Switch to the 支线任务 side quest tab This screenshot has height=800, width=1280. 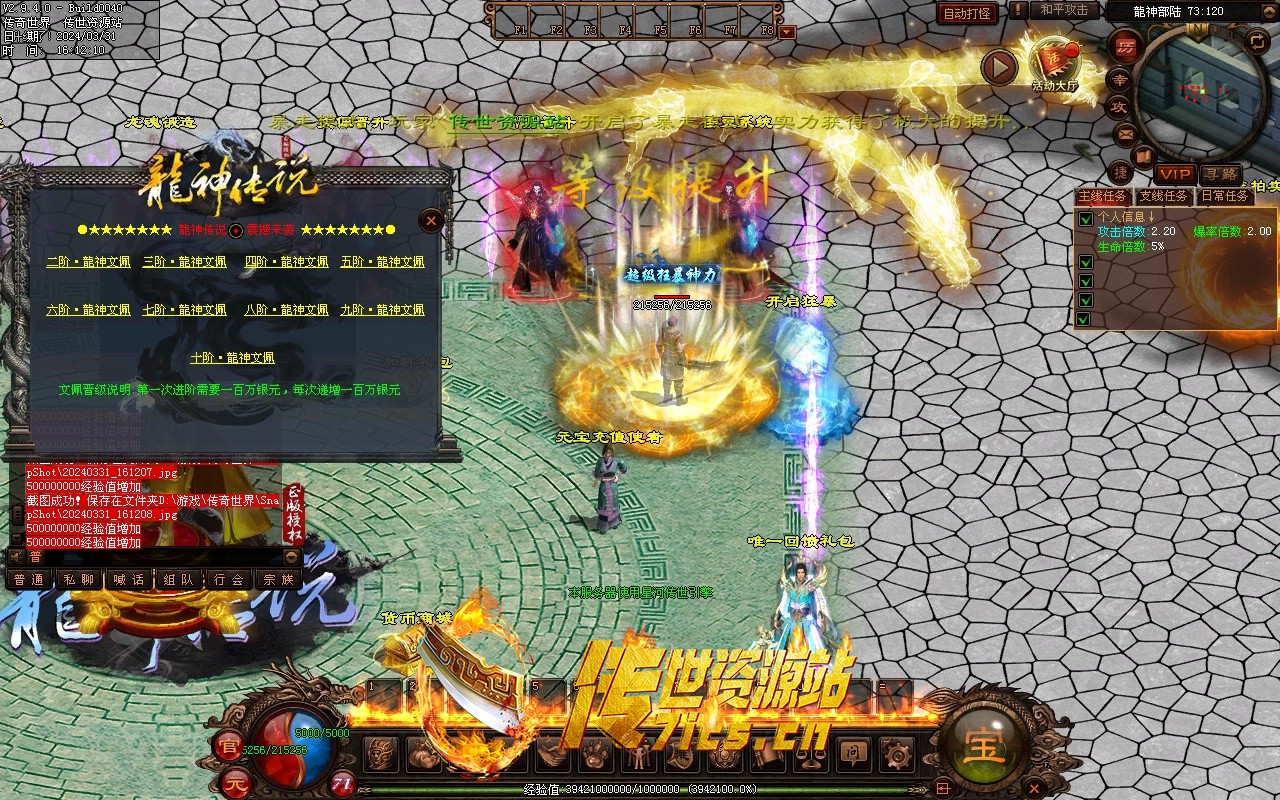pyautogui.click(x=1166, y=196)
